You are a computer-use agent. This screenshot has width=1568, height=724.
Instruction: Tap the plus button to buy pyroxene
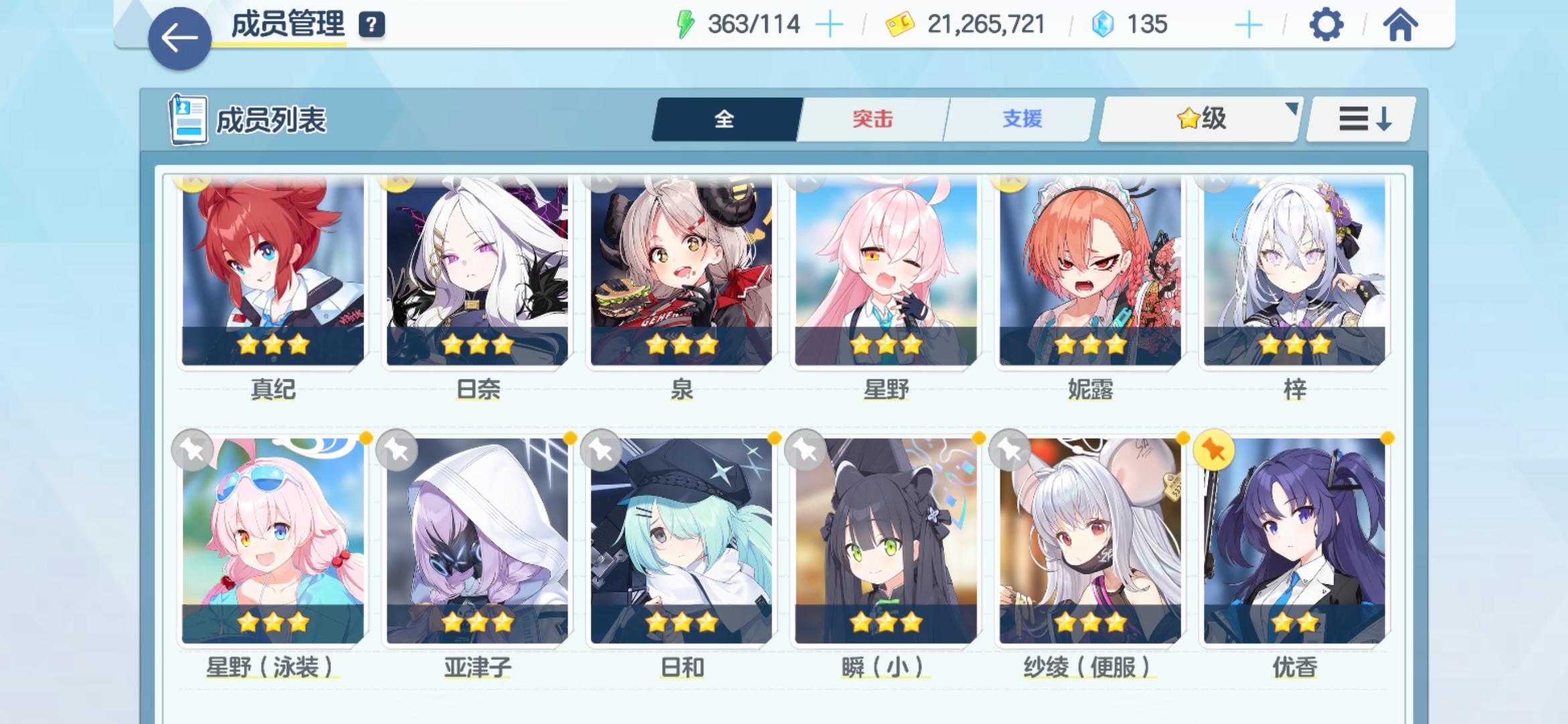pos(1249,25)
